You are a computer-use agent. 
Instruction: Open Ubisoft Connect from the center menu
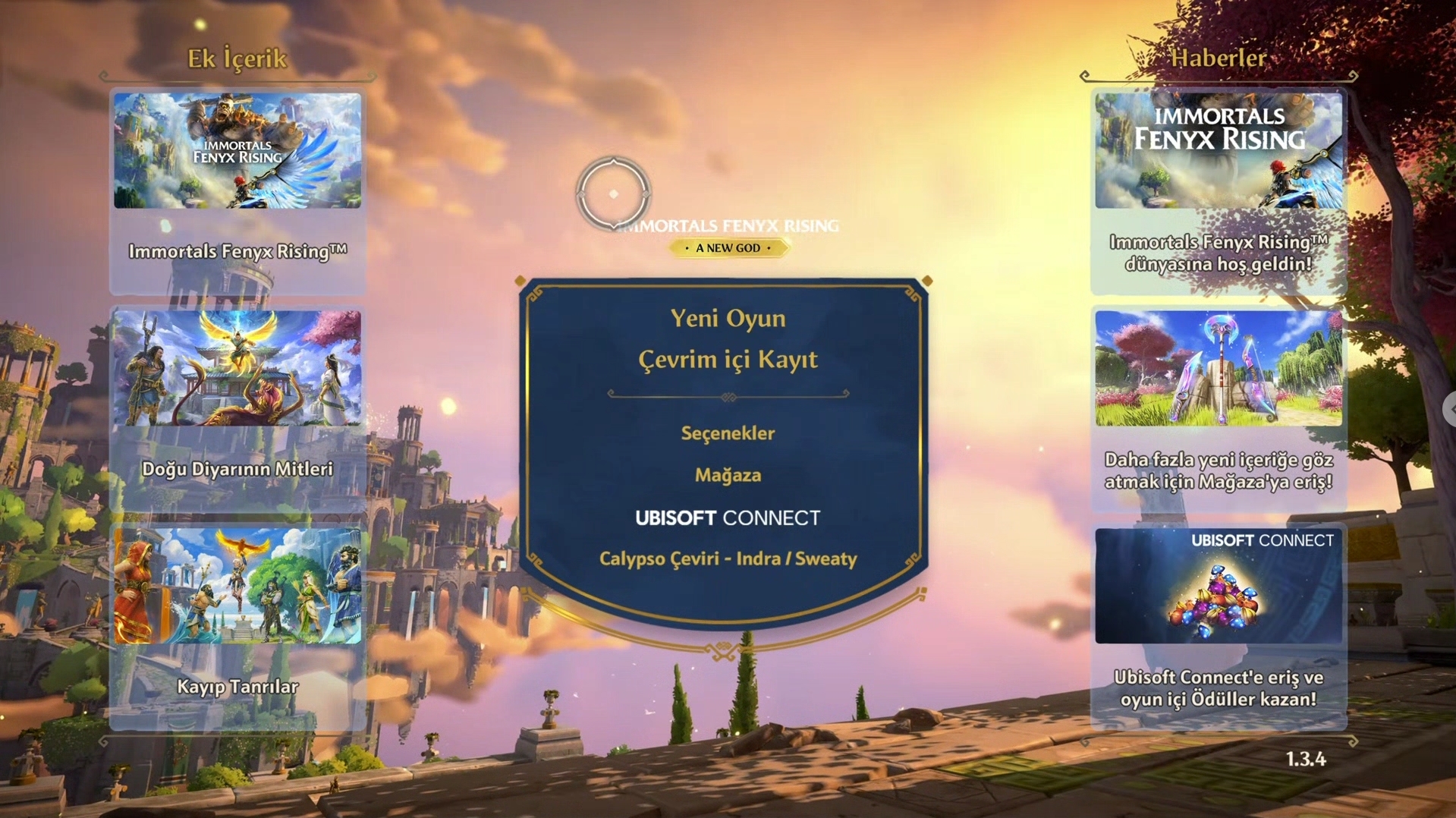tap(728, 518)
